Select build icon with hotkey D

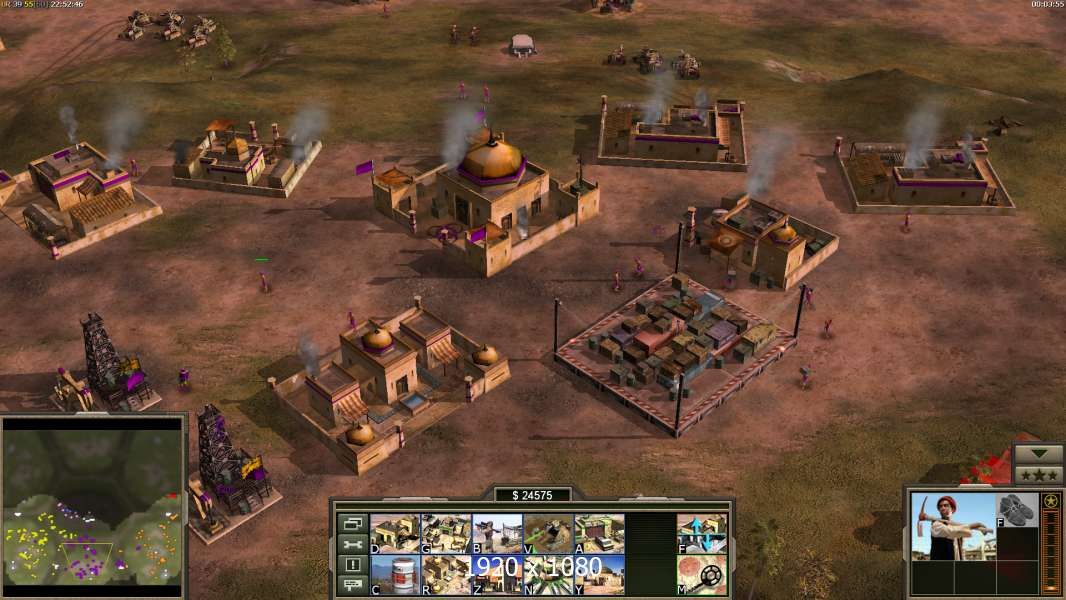(x=395, y=533)
